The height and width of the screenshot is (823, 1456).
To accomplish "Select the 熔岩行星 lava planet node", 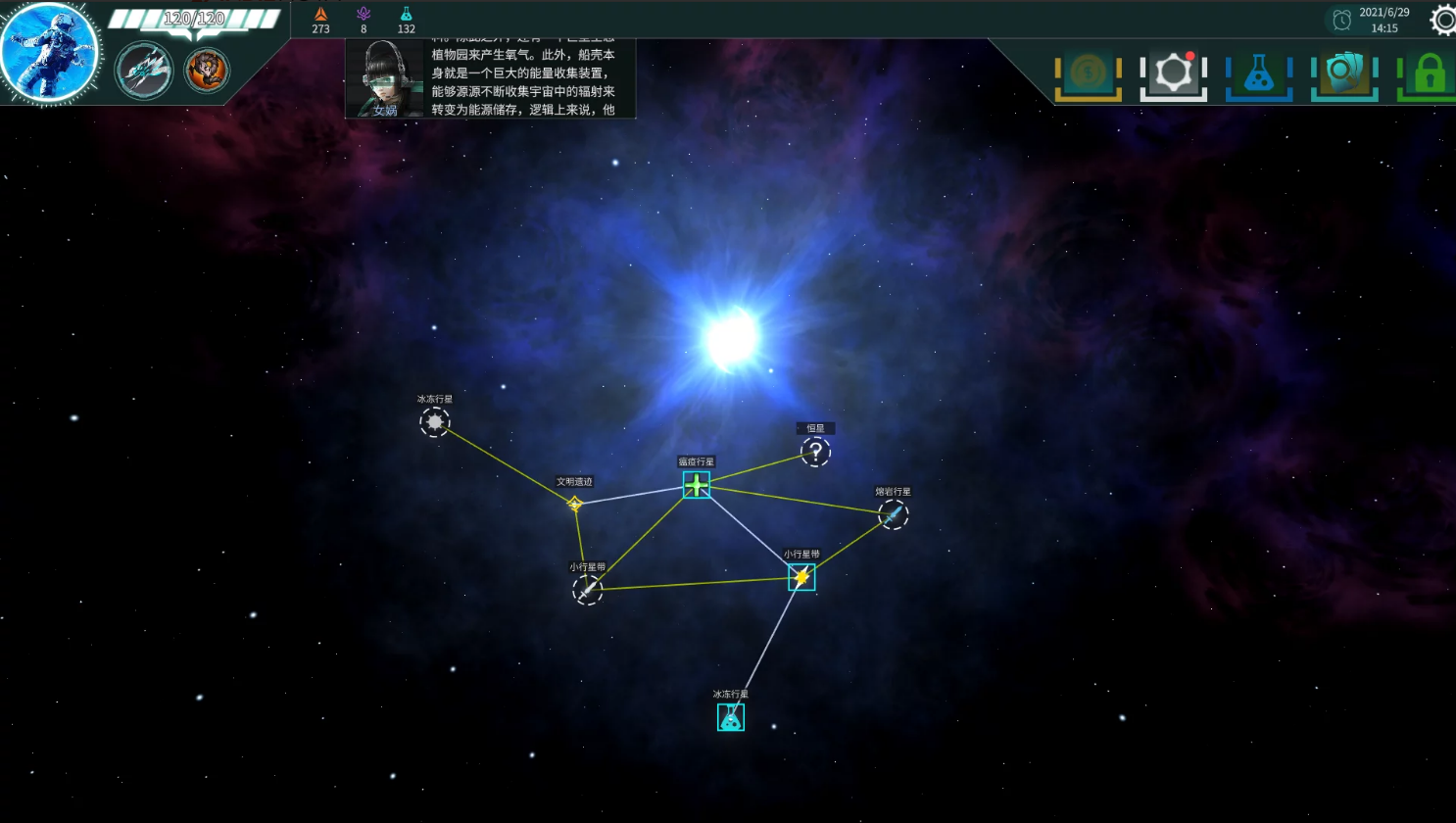I will pyautogui.click(x=893, y=515).
